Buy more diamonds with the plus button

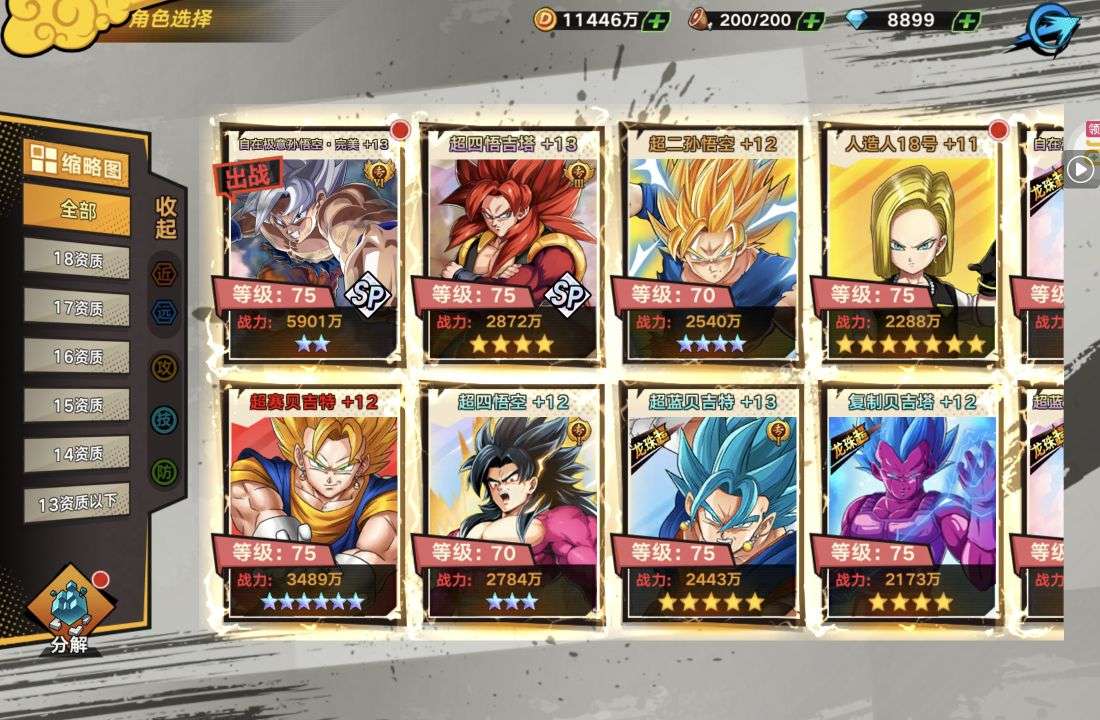[x=966, y=20]
